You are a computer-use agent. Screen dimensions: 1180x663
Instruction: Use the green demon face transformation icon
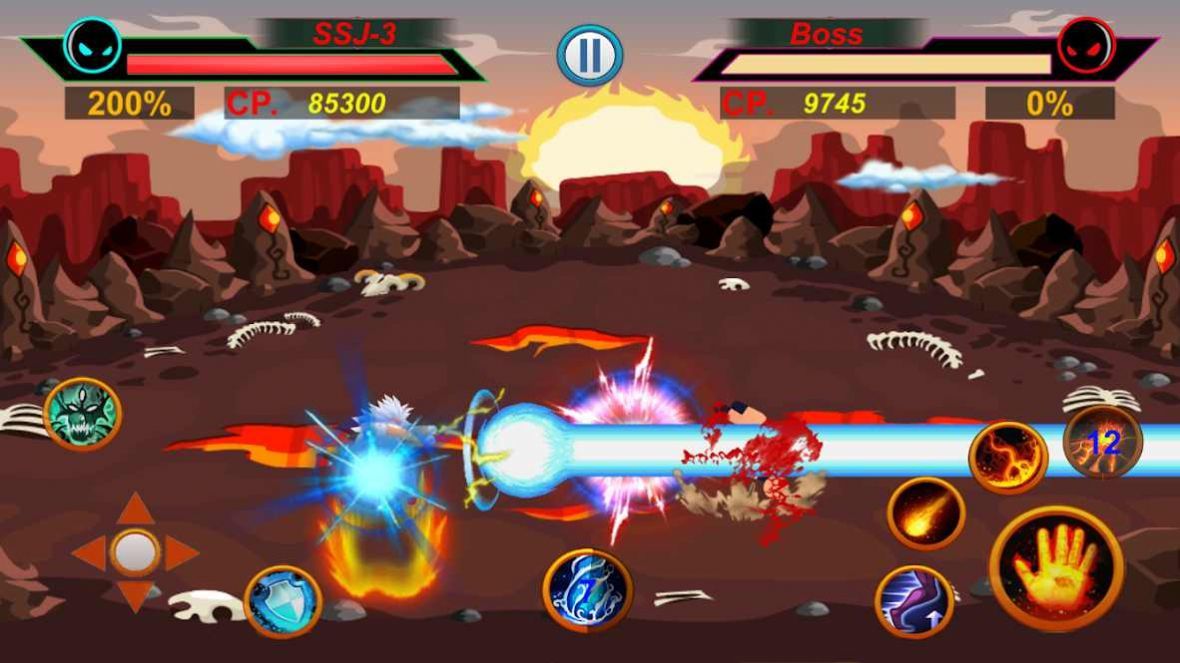point(82,413)
